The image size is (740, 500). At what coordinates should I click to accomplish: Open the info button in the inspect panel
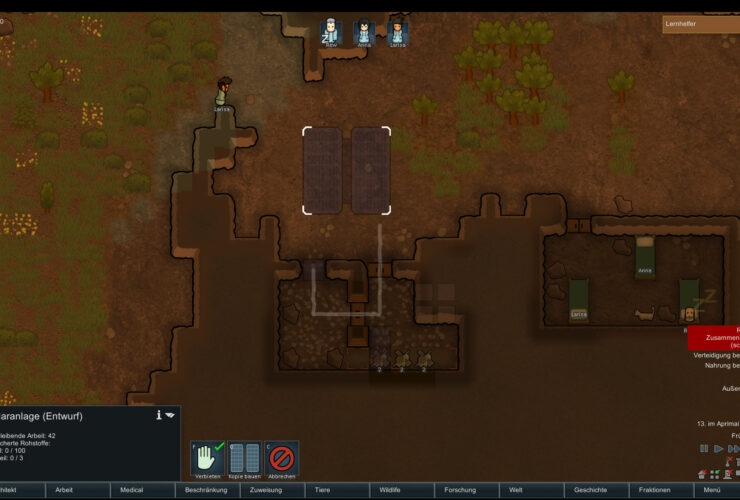(x=158, y=415)
